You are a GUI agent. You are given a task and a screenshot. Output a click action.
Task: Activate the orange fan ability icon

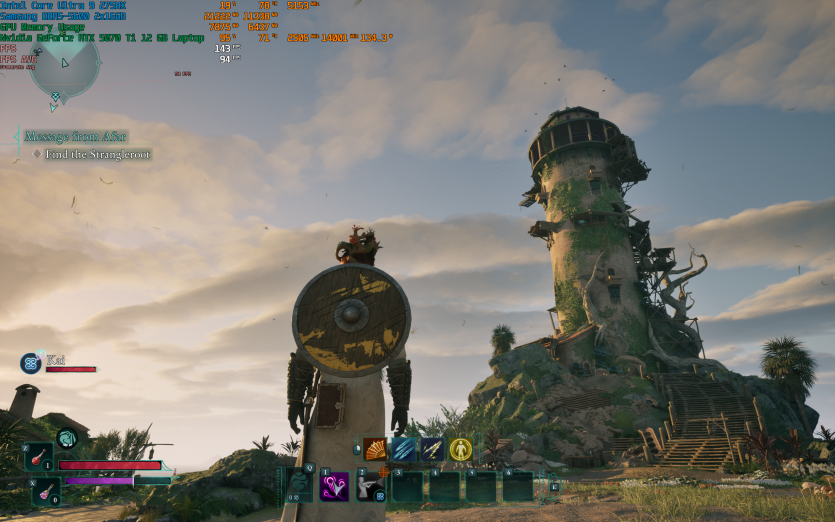(375, 449)
